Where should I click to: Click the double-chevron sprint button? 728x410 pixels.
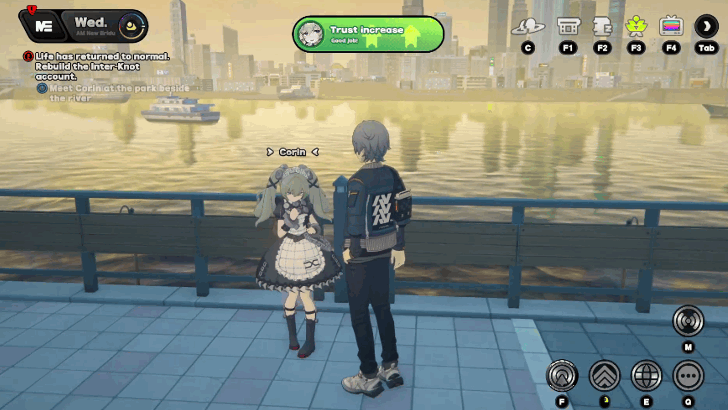[603, 375]
